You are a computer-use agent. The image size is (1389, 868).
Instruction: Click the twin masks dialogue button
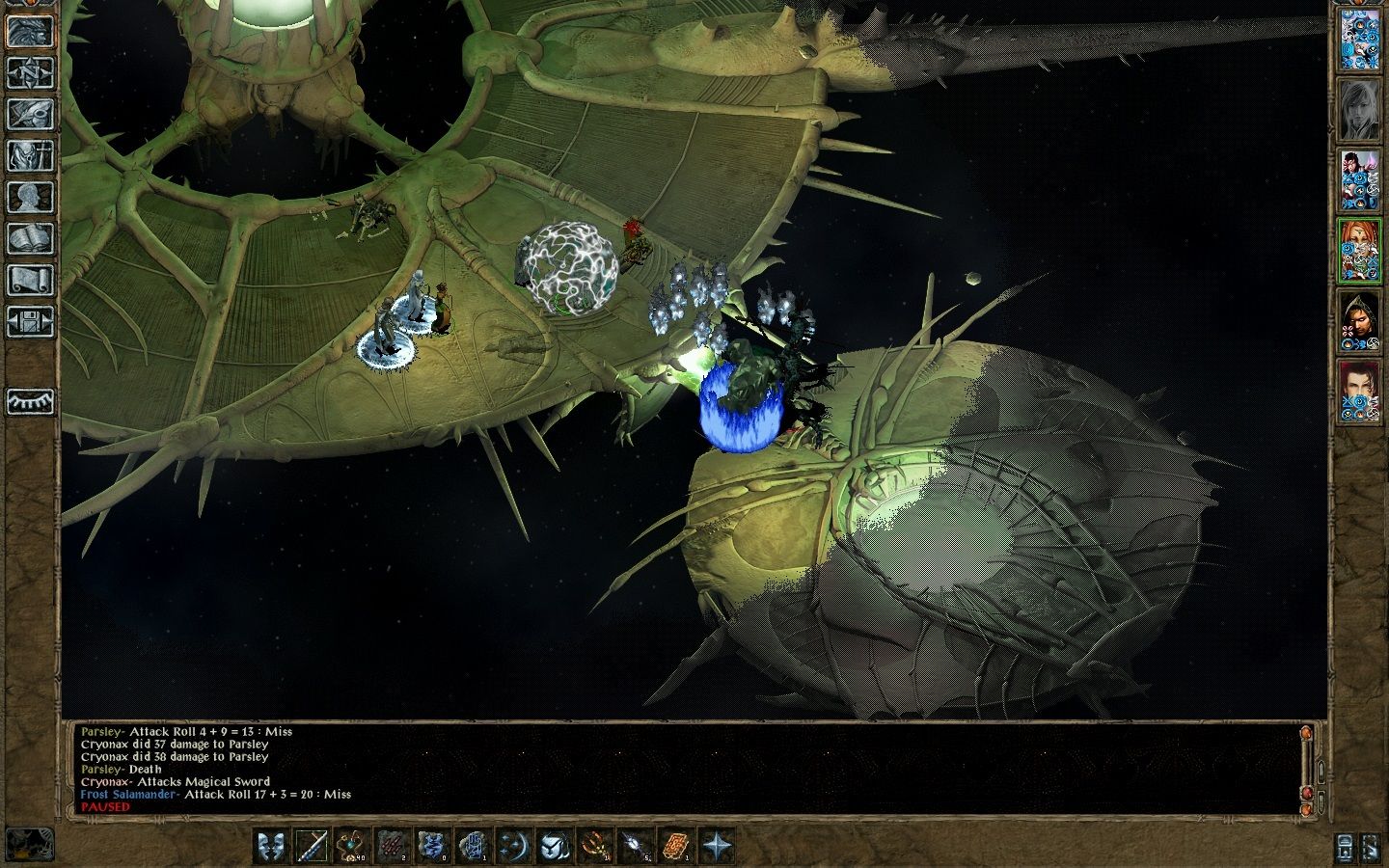click(x=272, y=846)
